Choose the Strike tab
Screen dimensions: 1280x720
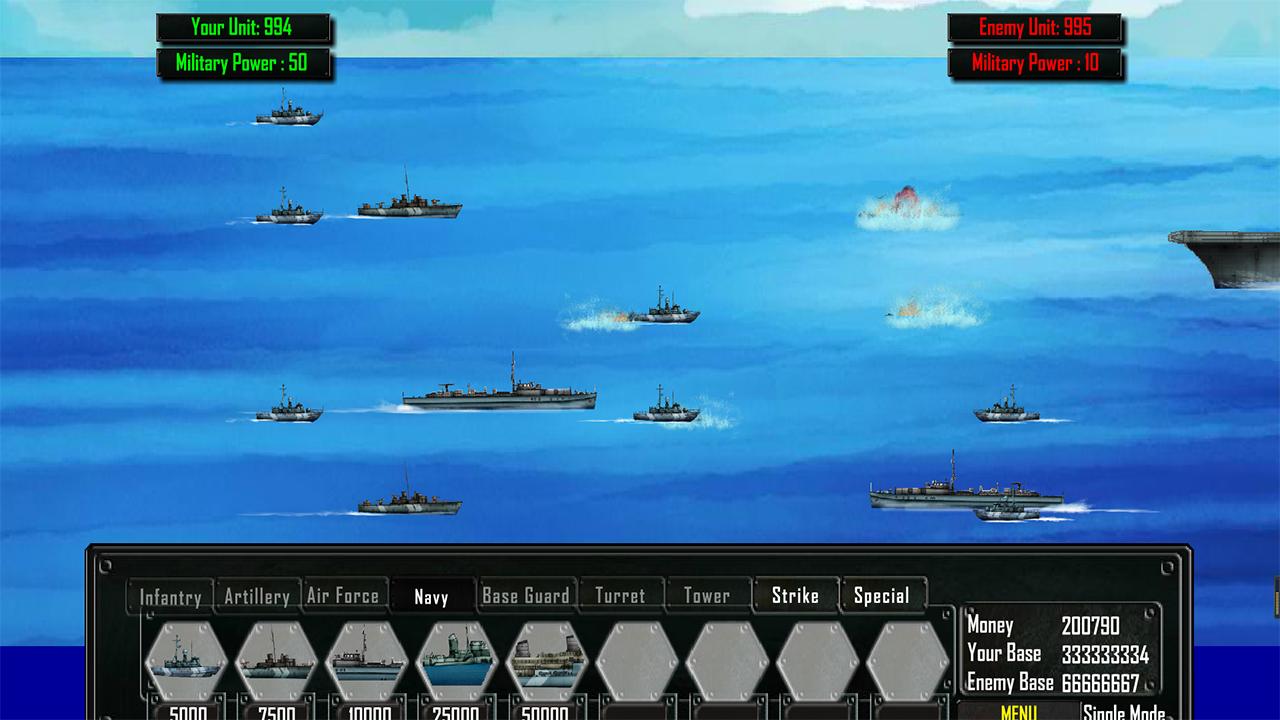click(x=795, y=596)
